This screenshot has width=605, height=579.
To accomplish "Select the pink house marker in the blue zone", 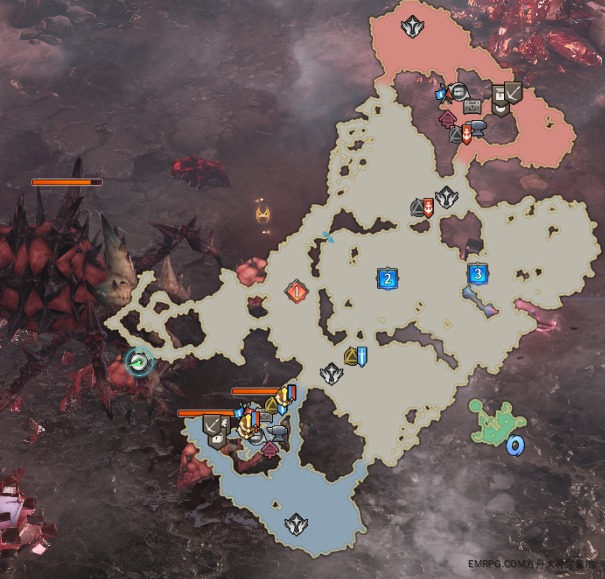I will tap(269, 449).
